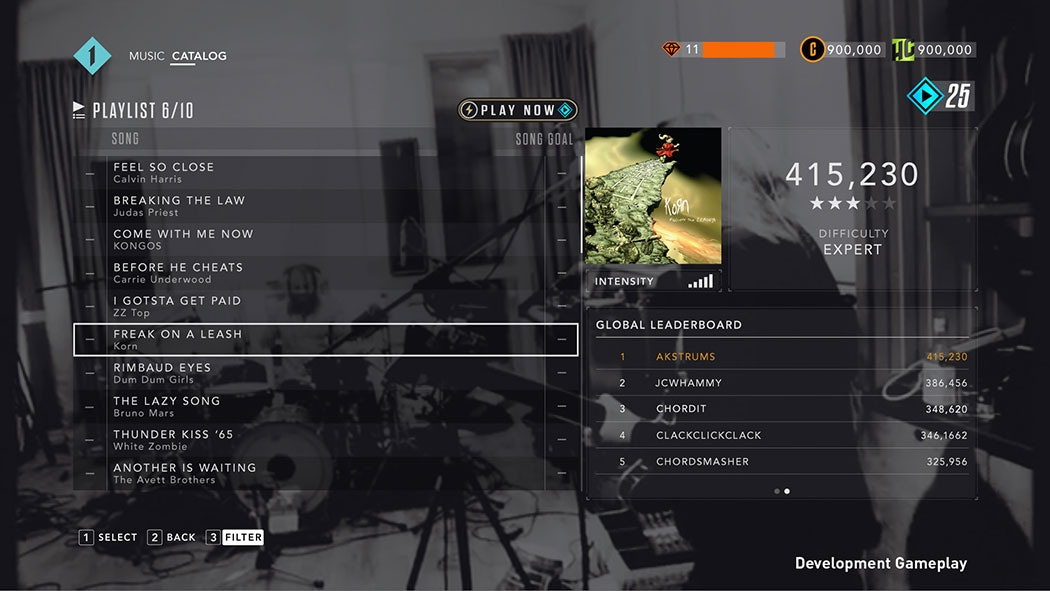Image resolution: width=1050 pixels, height=591 pixels.
Task: Open CHORDSMASHER leaderboard row
Action: (x=781, y=462)
